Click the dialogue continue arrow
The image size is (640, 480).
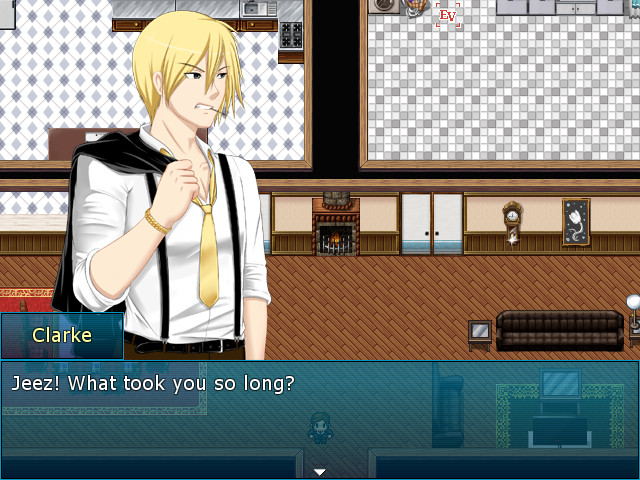click(320, 471)
